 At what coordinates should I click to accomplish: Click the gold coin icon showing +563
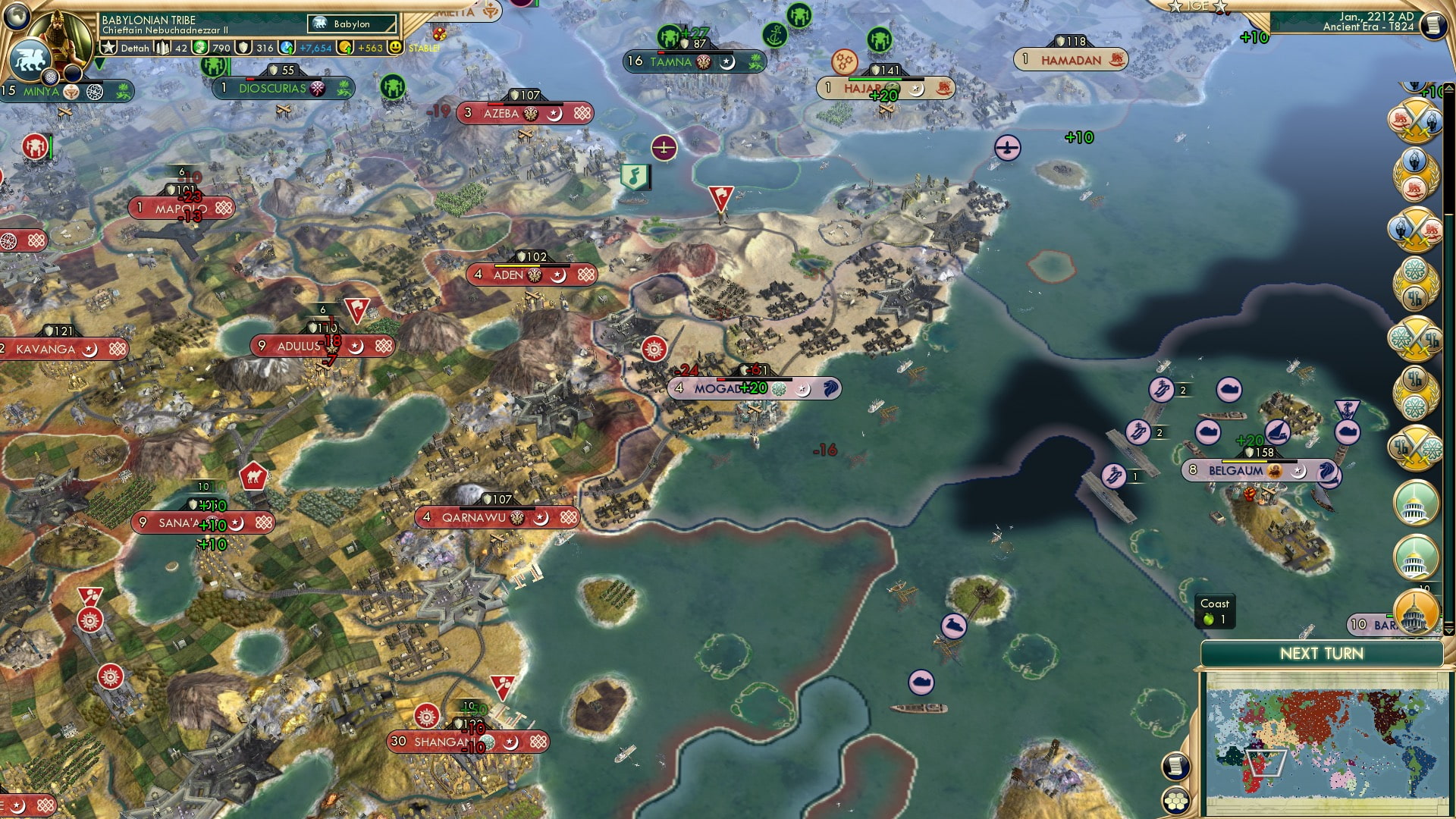(x=345, y=47)
